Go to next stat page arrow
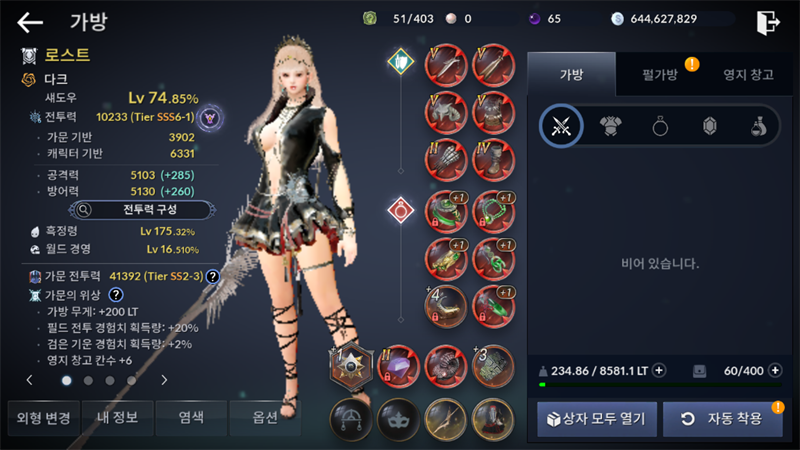 164,380
